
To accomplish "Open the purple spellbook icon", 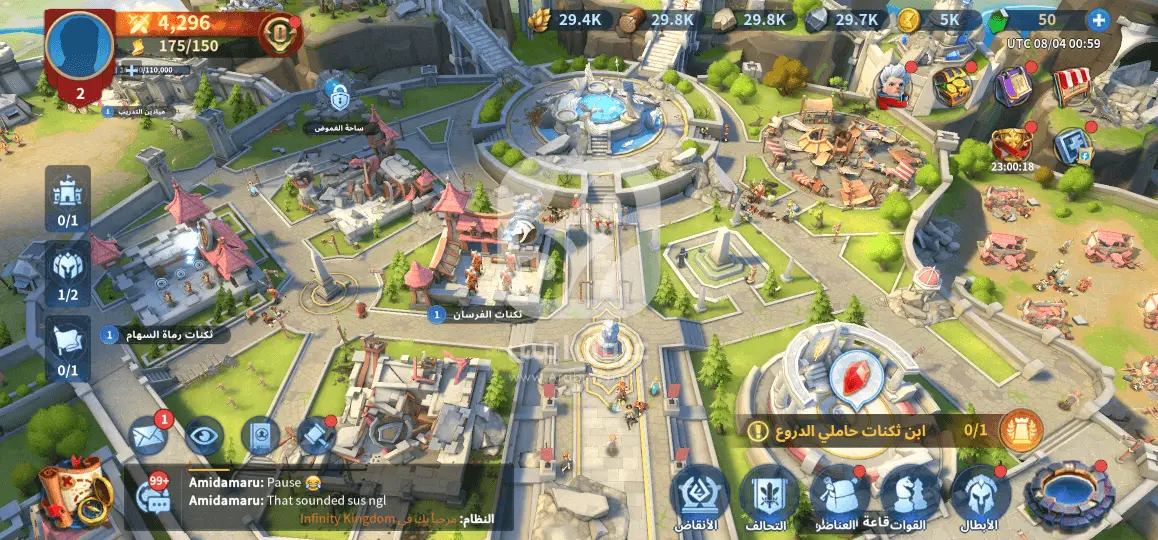I will click(1012, 86).
